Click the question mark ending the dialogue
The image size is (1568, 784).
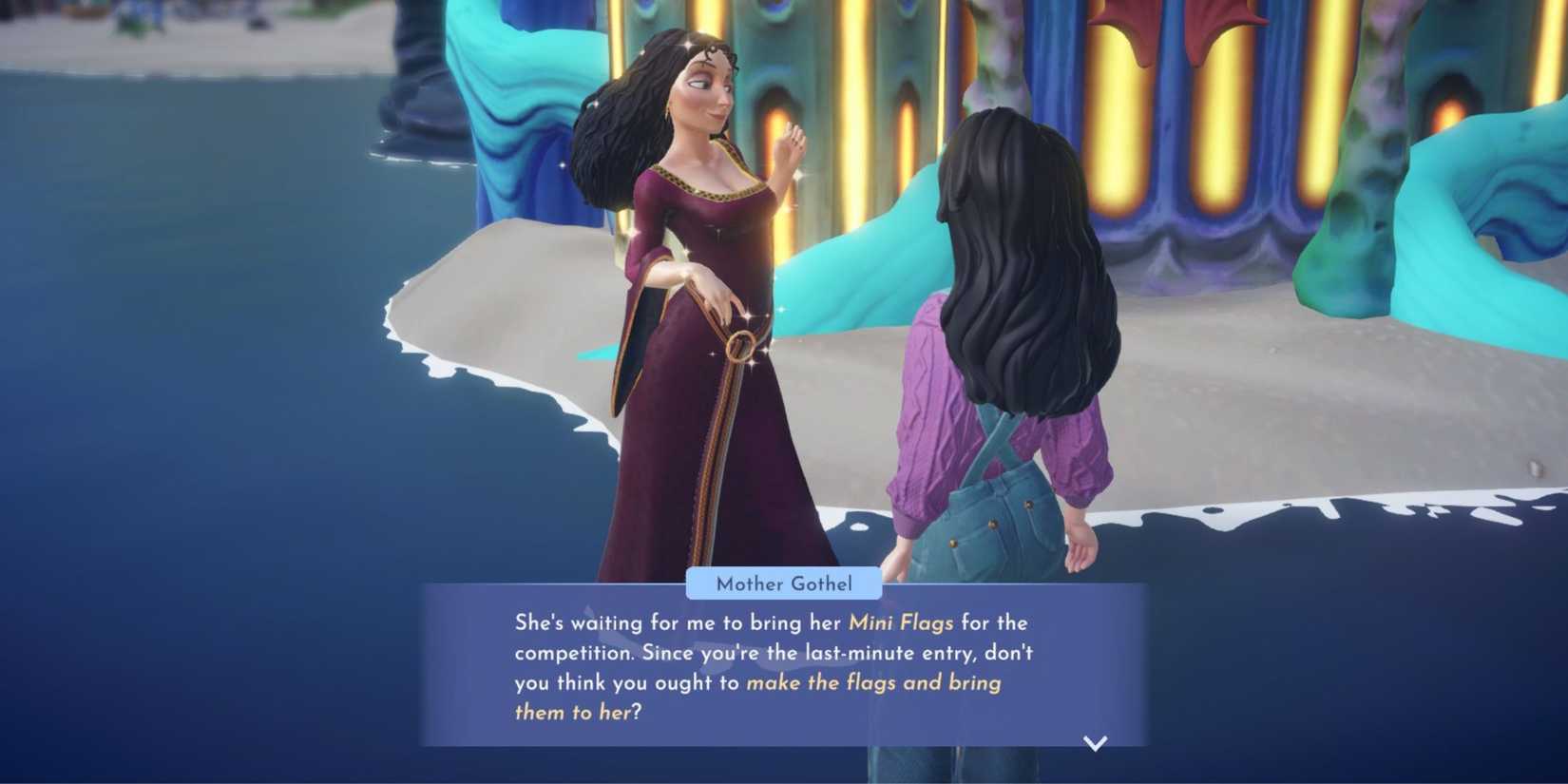(639, 713)
